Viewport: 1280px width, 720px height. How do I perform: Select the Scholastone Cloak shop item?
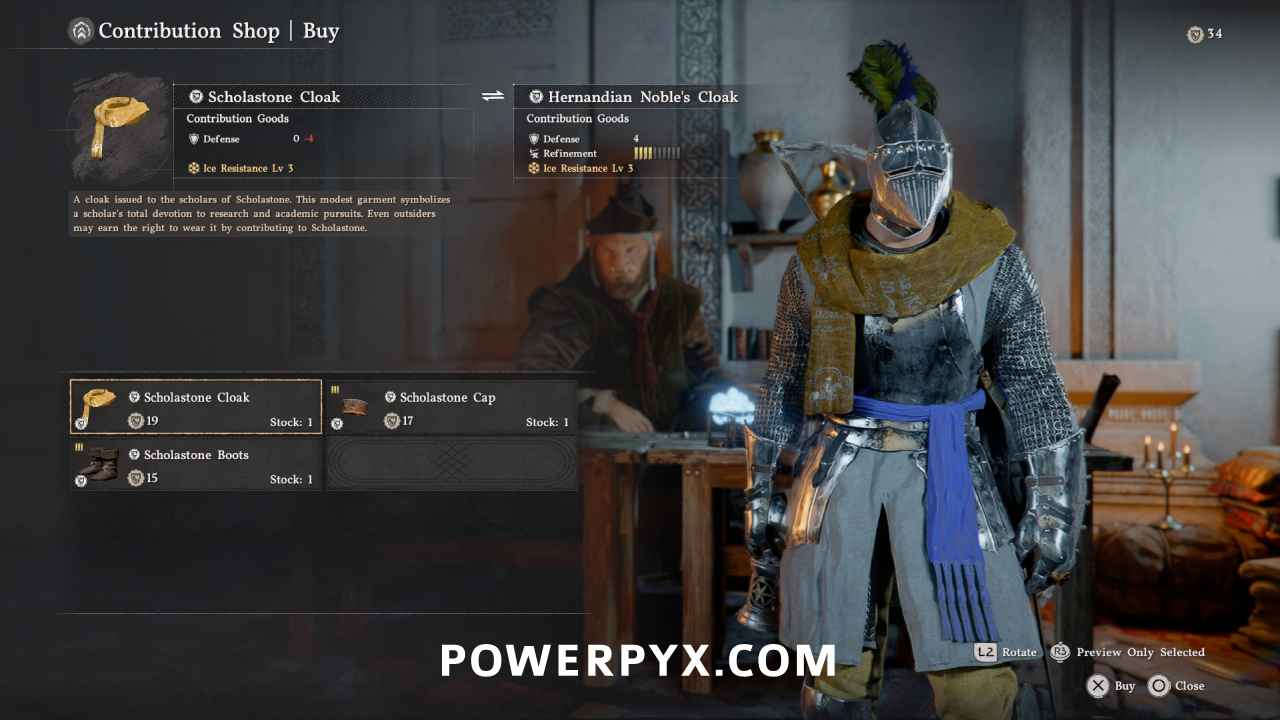coord(196,407)
